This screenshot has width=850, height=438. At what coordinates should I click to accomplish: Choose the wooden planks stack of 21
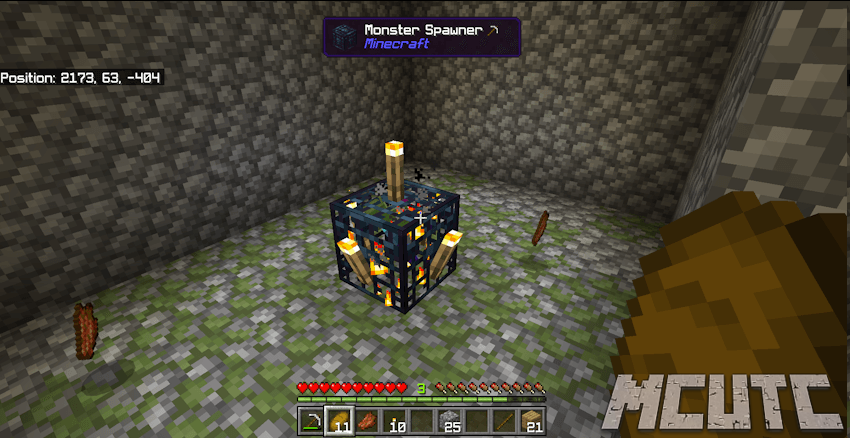click(532, 421)
